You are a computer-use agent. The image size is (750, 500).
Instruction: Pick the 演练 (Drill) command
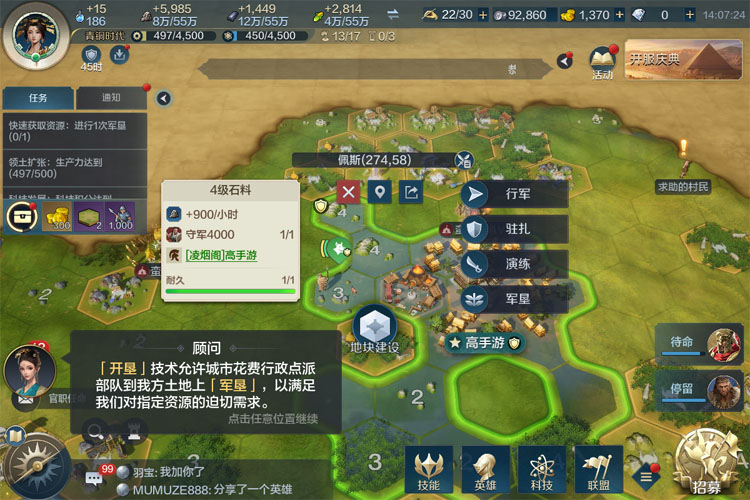click(x=513, y=264)
